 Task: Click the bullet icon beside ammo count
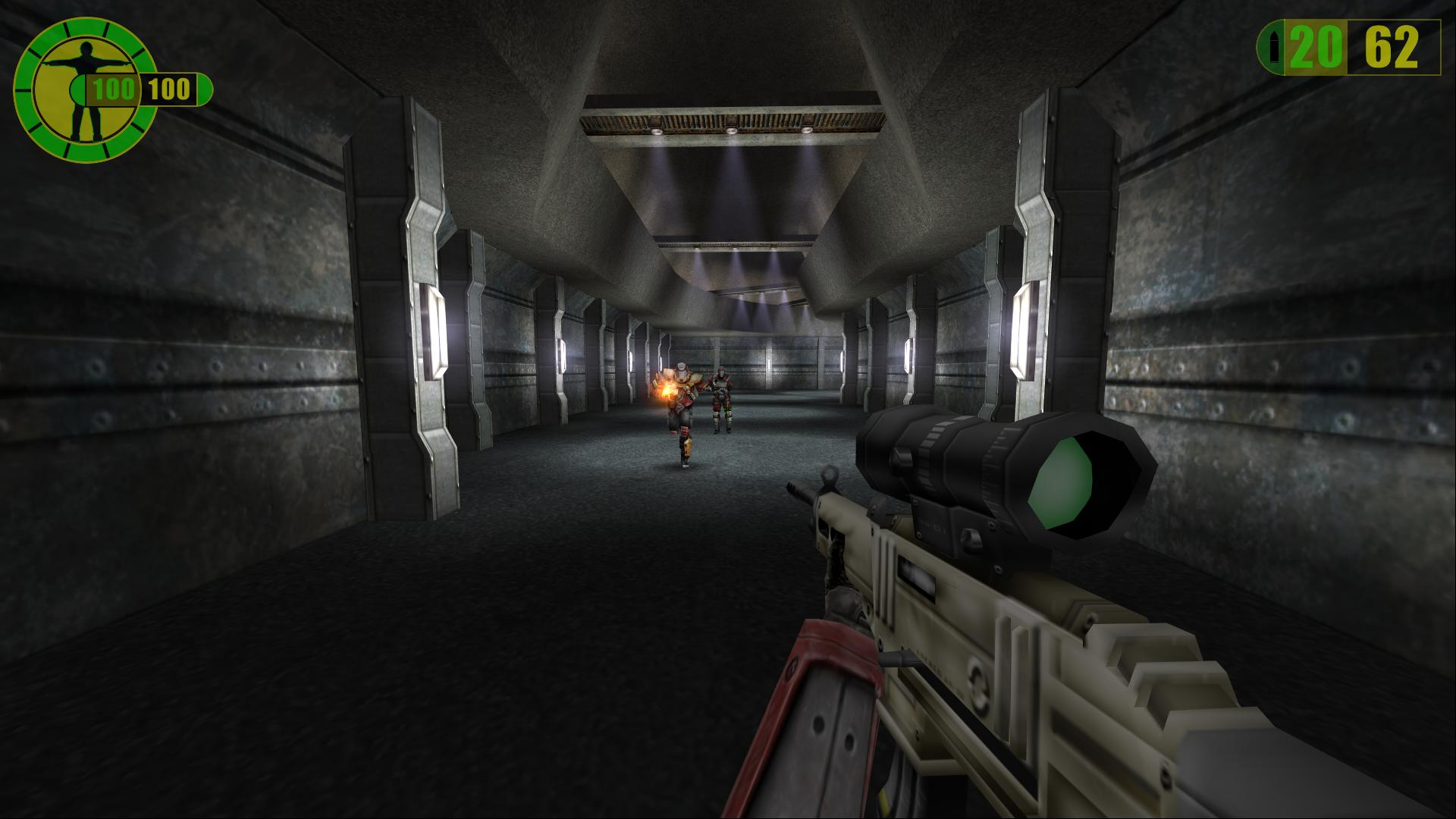[1272, 49]
